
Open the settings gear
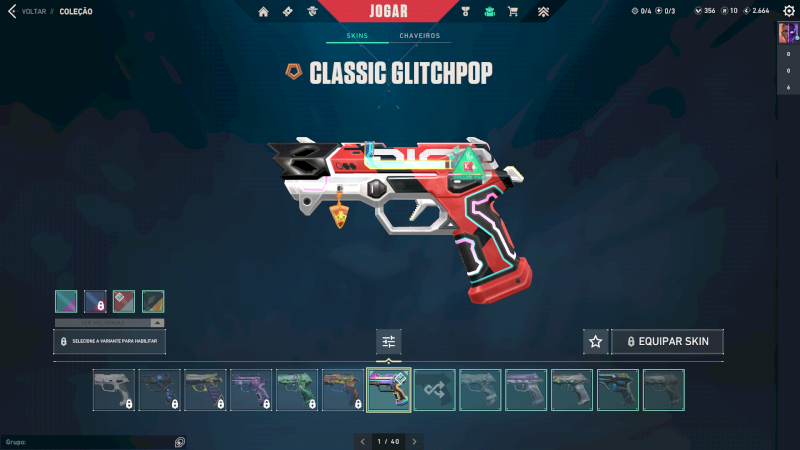coord(788,11)
